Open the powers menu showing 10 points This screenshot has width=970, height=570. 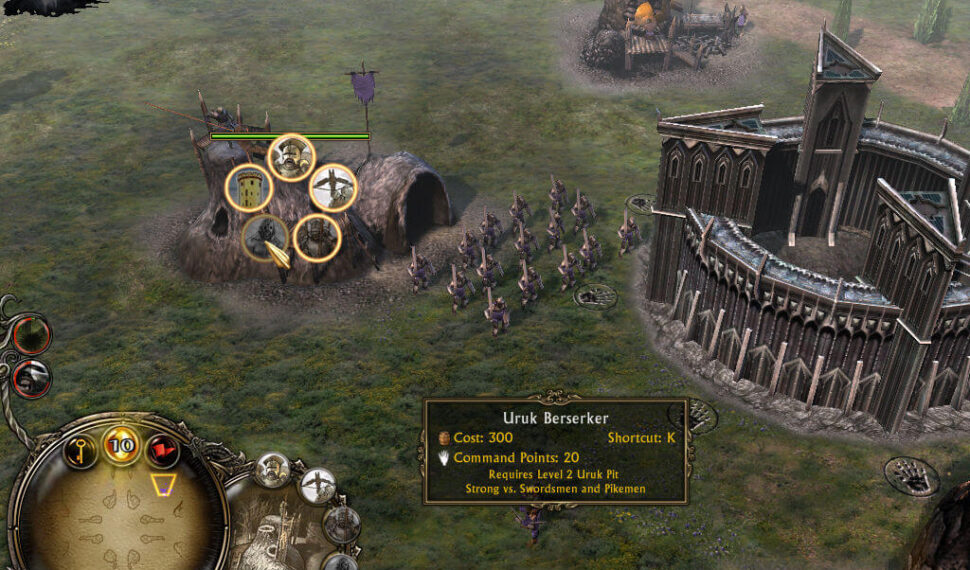tap(122, 445)
